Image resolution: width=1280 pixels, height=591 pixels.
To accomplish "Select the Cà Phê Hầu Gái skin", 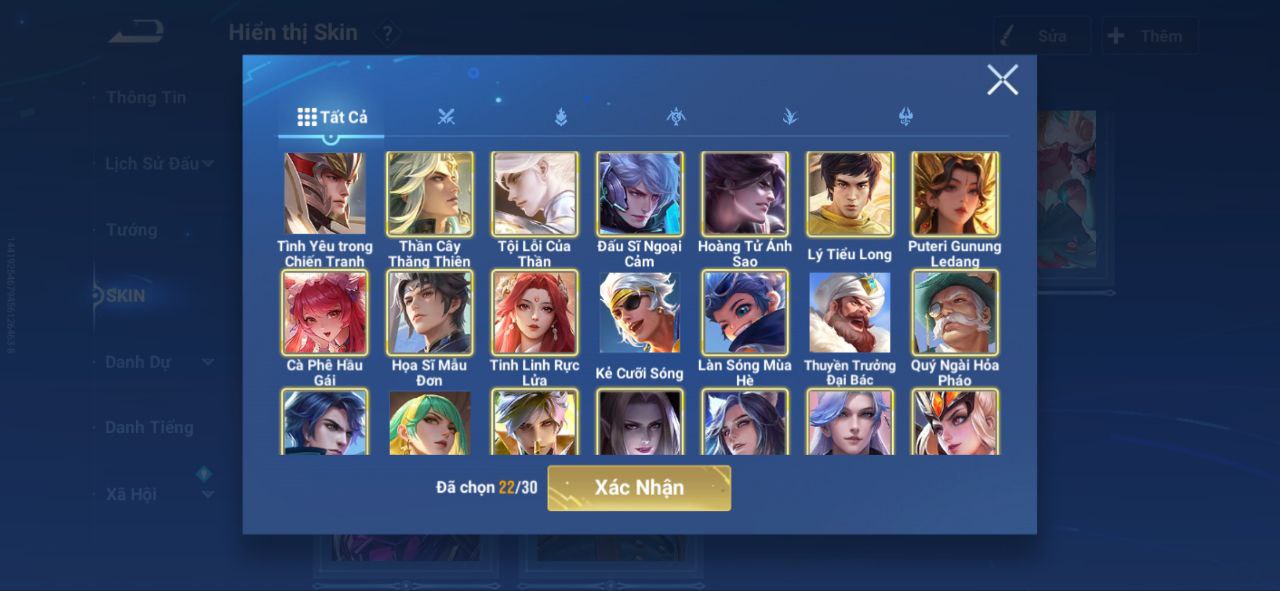I will [325, 312].
